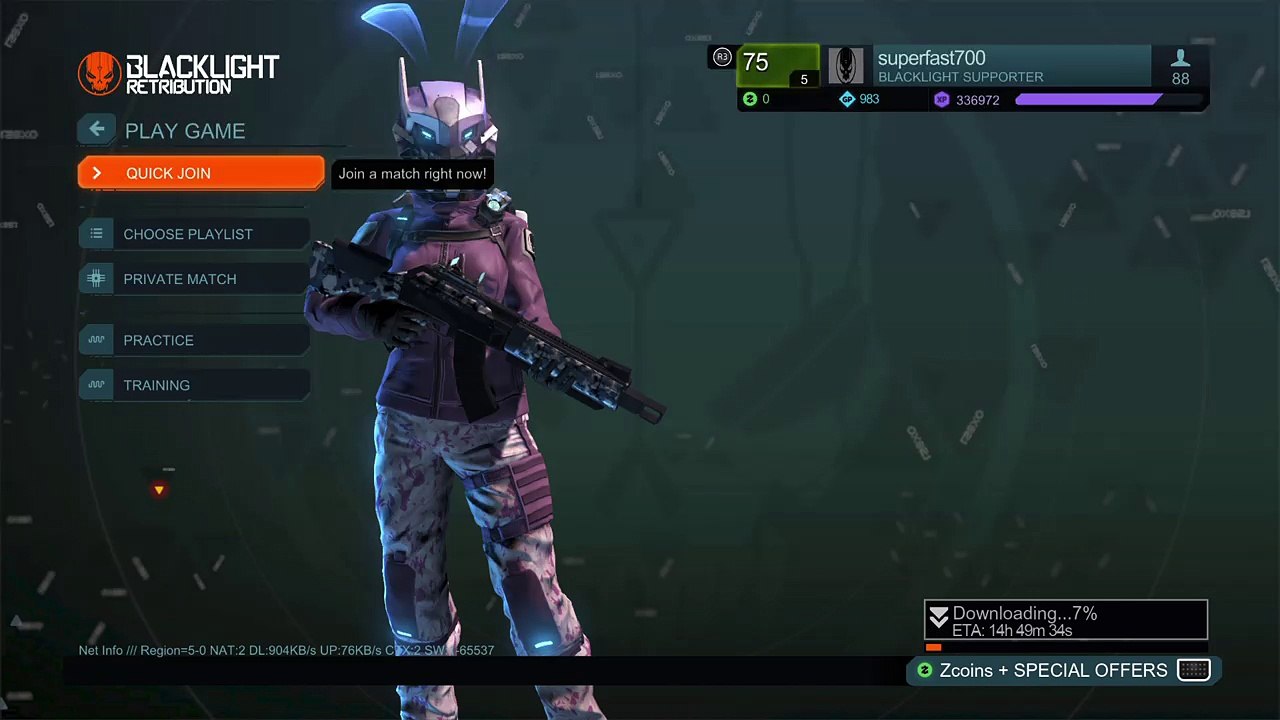Open the friends list icon showing 88
Image resolution: width=1280 pixels, height=720 pixels.
(x=1180, y=67)
